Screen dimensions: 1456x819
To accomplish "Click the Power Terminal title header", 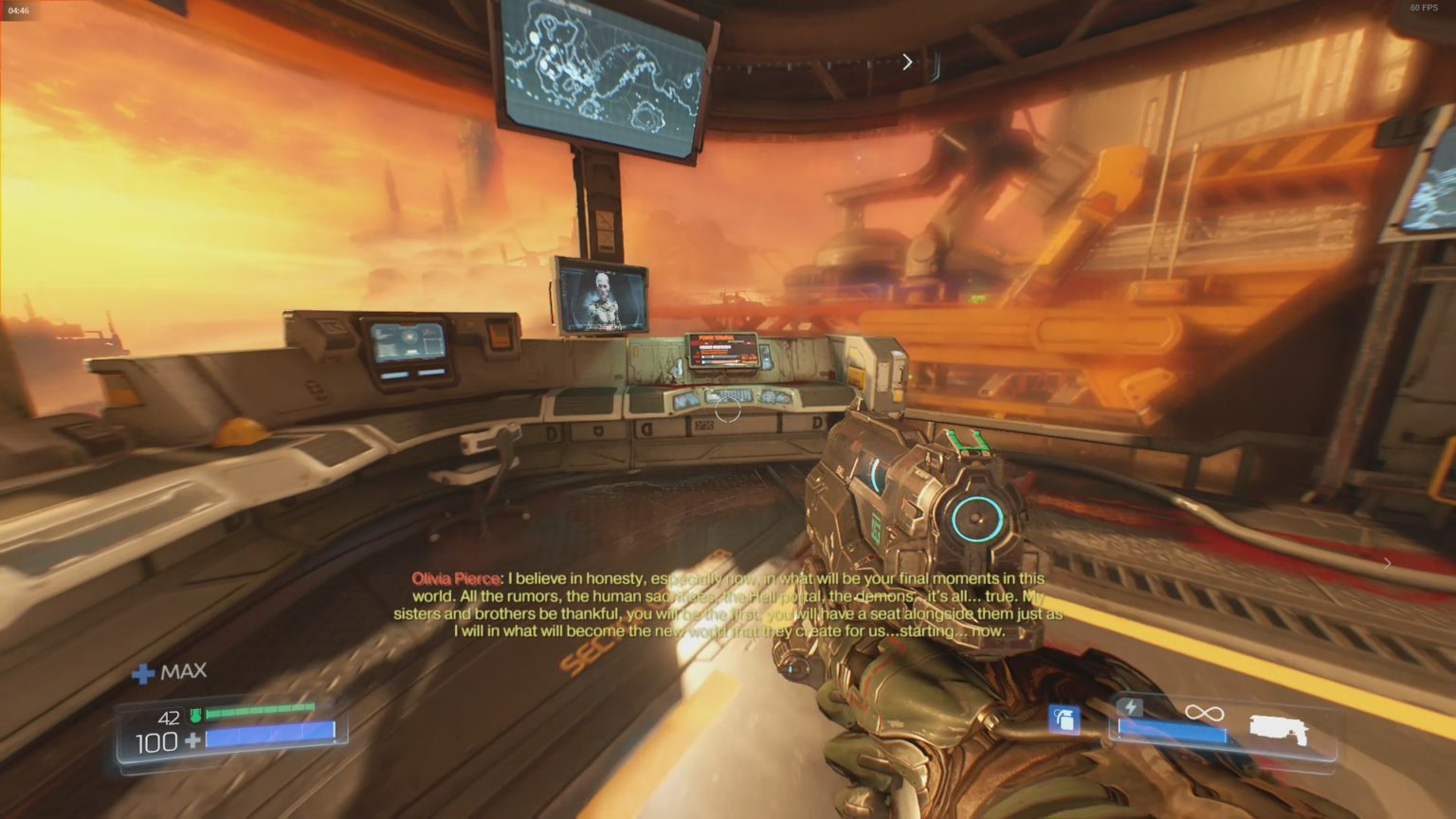I will pyautogui.click(x=714, y=337).
